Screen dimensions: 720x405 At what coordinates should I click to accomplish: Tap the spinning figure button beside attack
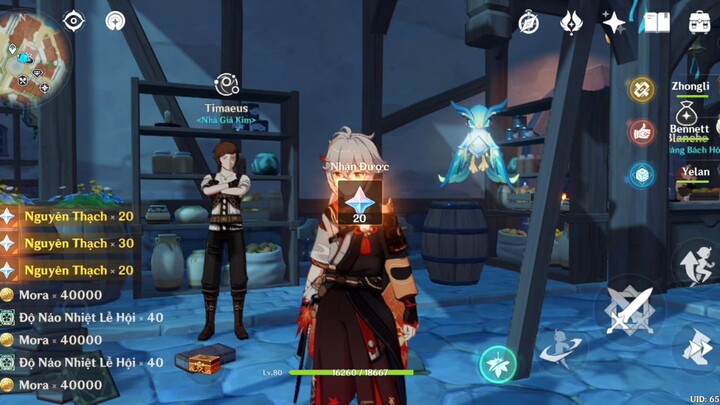click(x=561, y=347)
